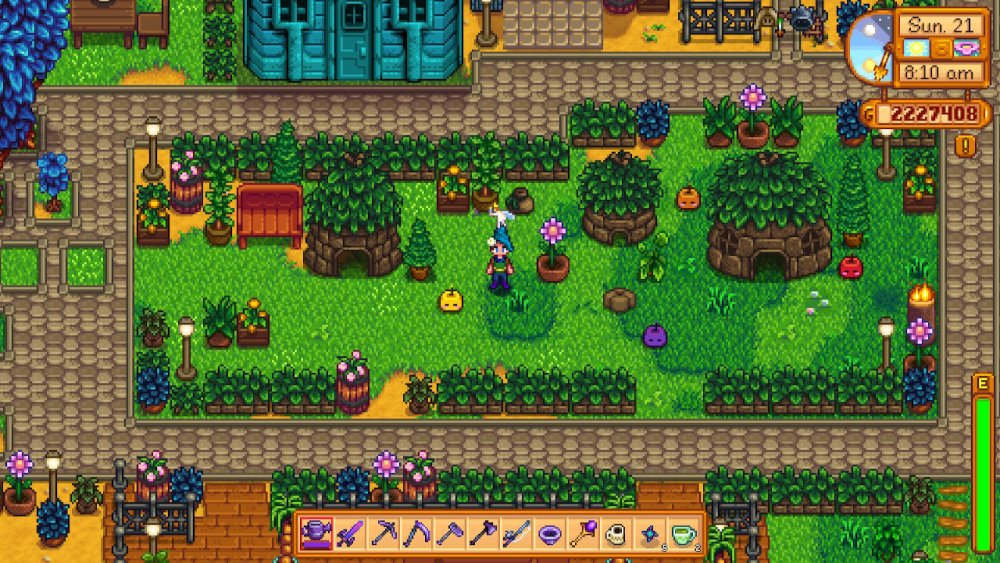Image resolution: width=1000 pixels, height=563 pixels.
Task: Equip the purple sword from the hotbar
Action: click(351, 533)
